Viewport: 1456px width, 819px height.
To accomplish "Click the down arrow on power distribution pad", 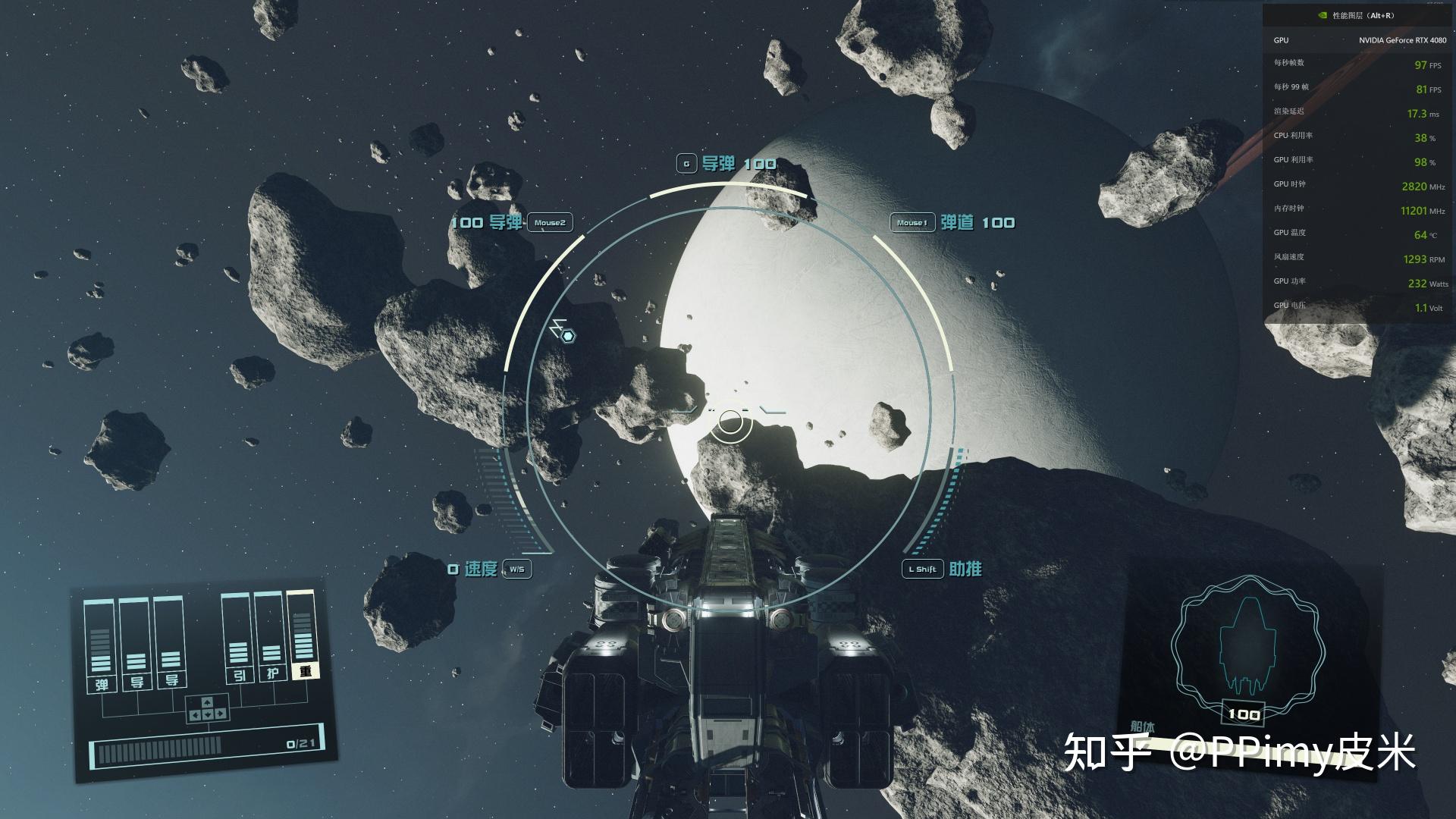I will [207, 714].
